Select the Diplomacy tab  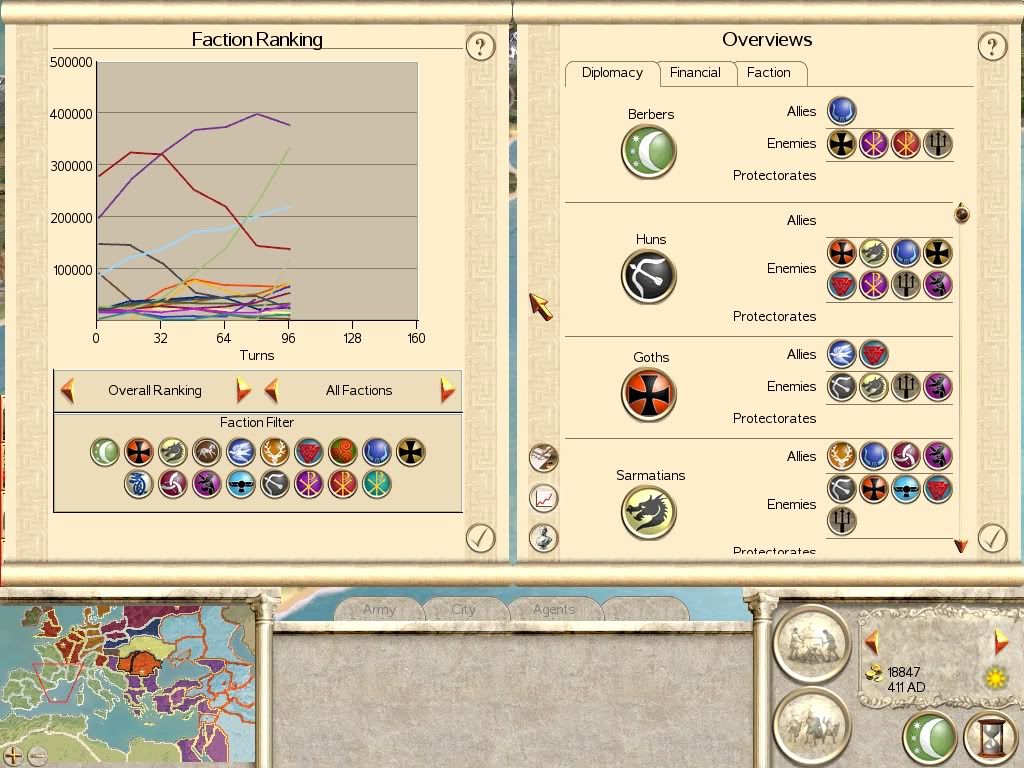tap(612, 73)
